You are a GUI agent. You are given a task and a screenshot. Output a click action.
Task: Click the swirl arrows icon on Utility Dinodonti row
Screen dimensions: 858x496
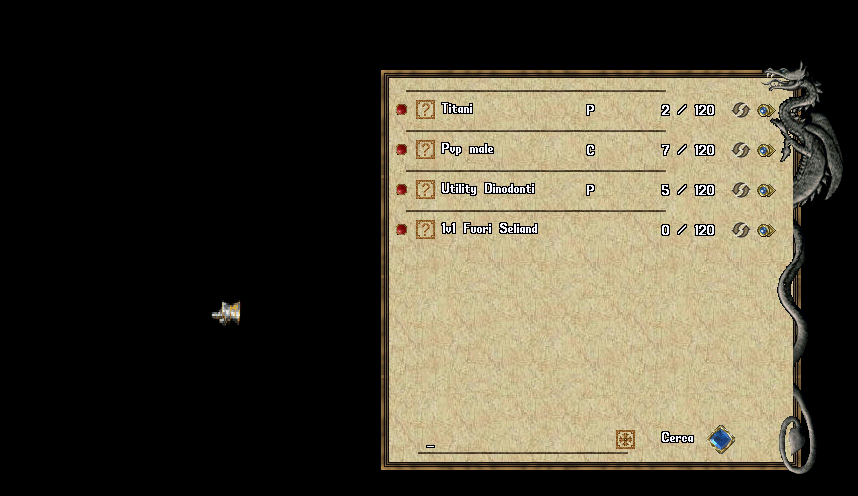740,190
